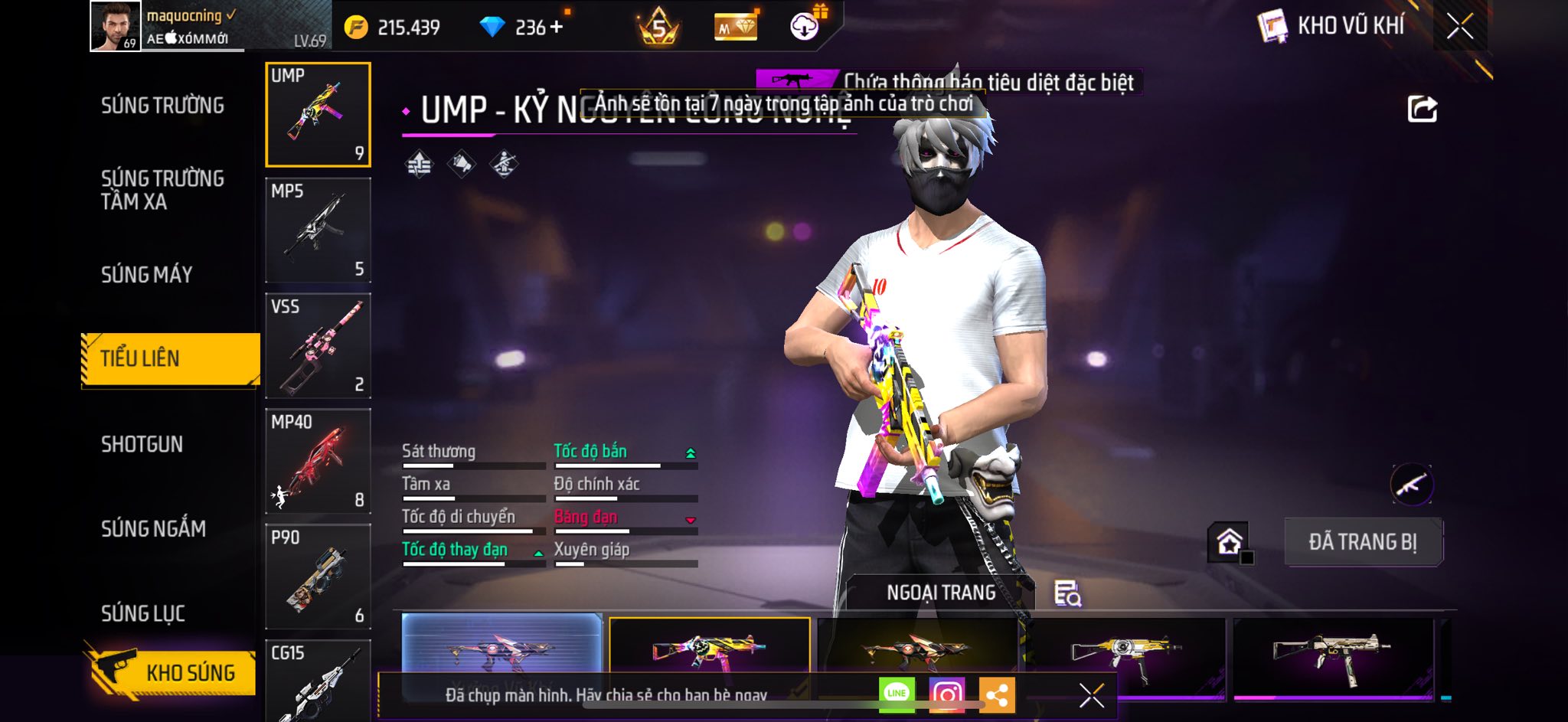Add diamonds with the plus button
The width and height of the screenshot is (1568, 722).
tap(557, 28)
